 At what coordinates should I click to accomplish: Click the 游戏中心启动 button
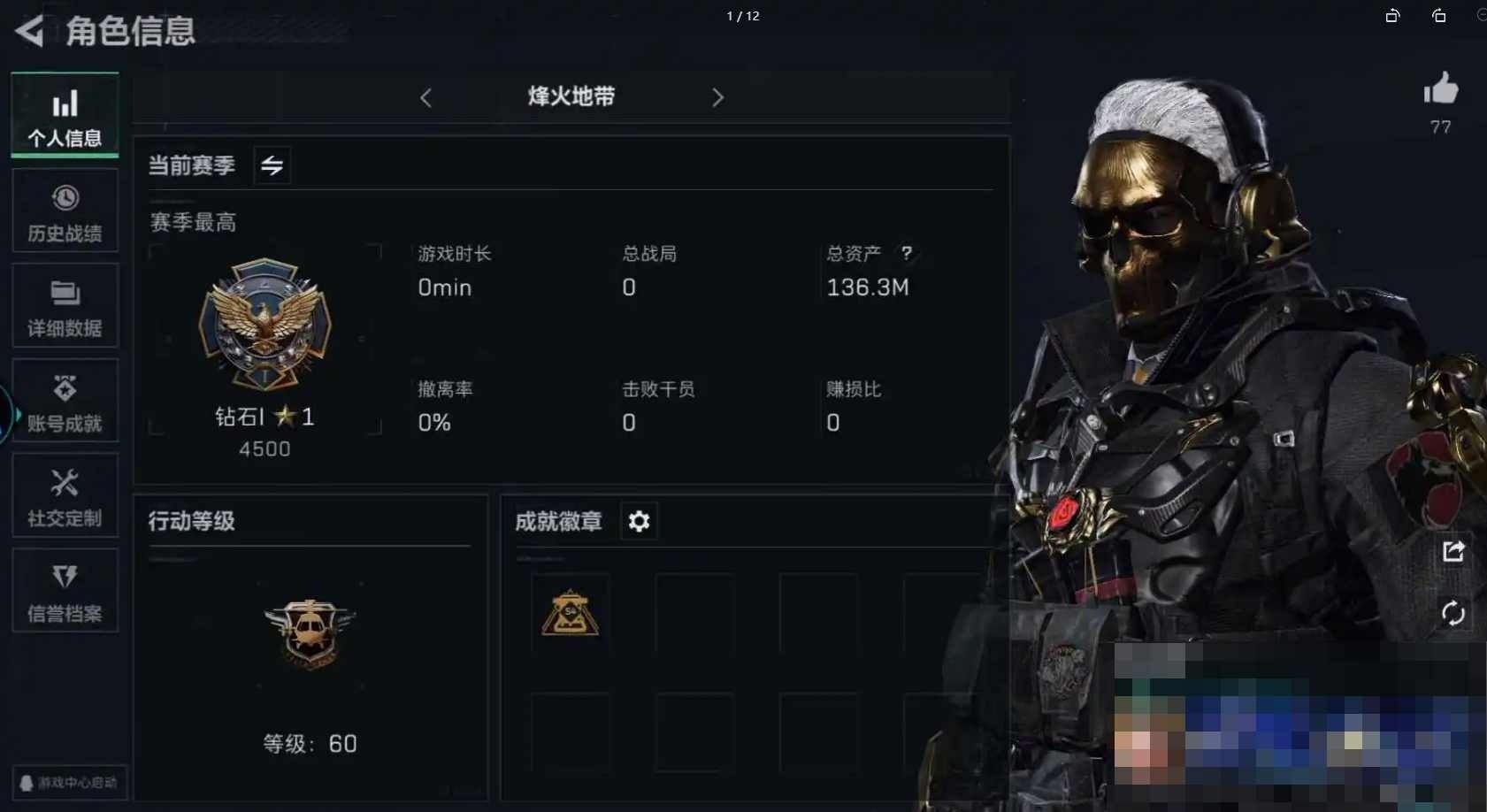[69, 783]
